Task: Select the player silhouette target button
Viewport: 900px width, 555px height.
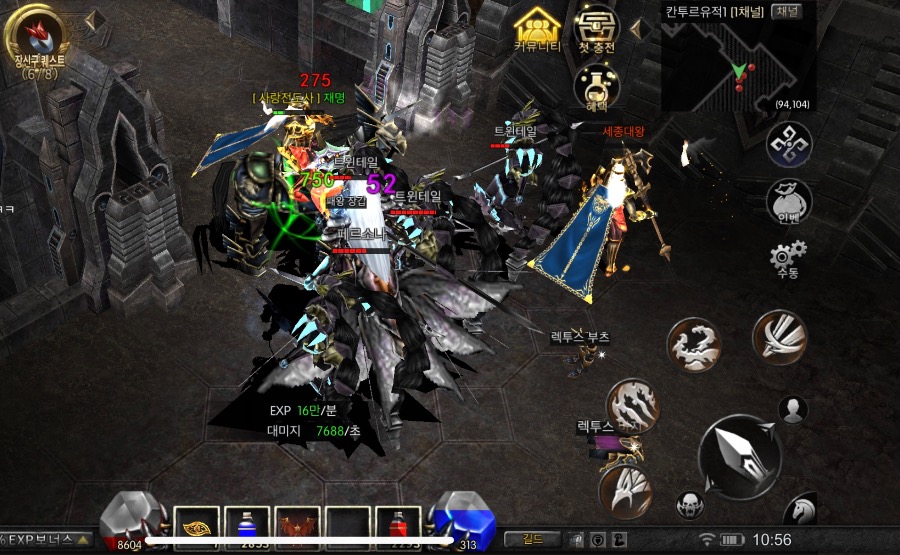Action: click(793, 409)
